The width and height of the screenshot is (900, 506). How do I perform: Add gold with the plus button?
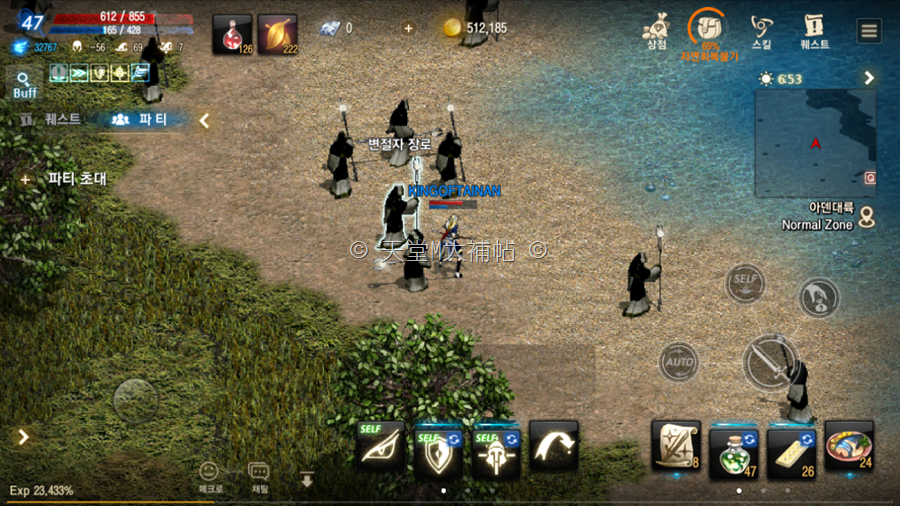[408, 28]
